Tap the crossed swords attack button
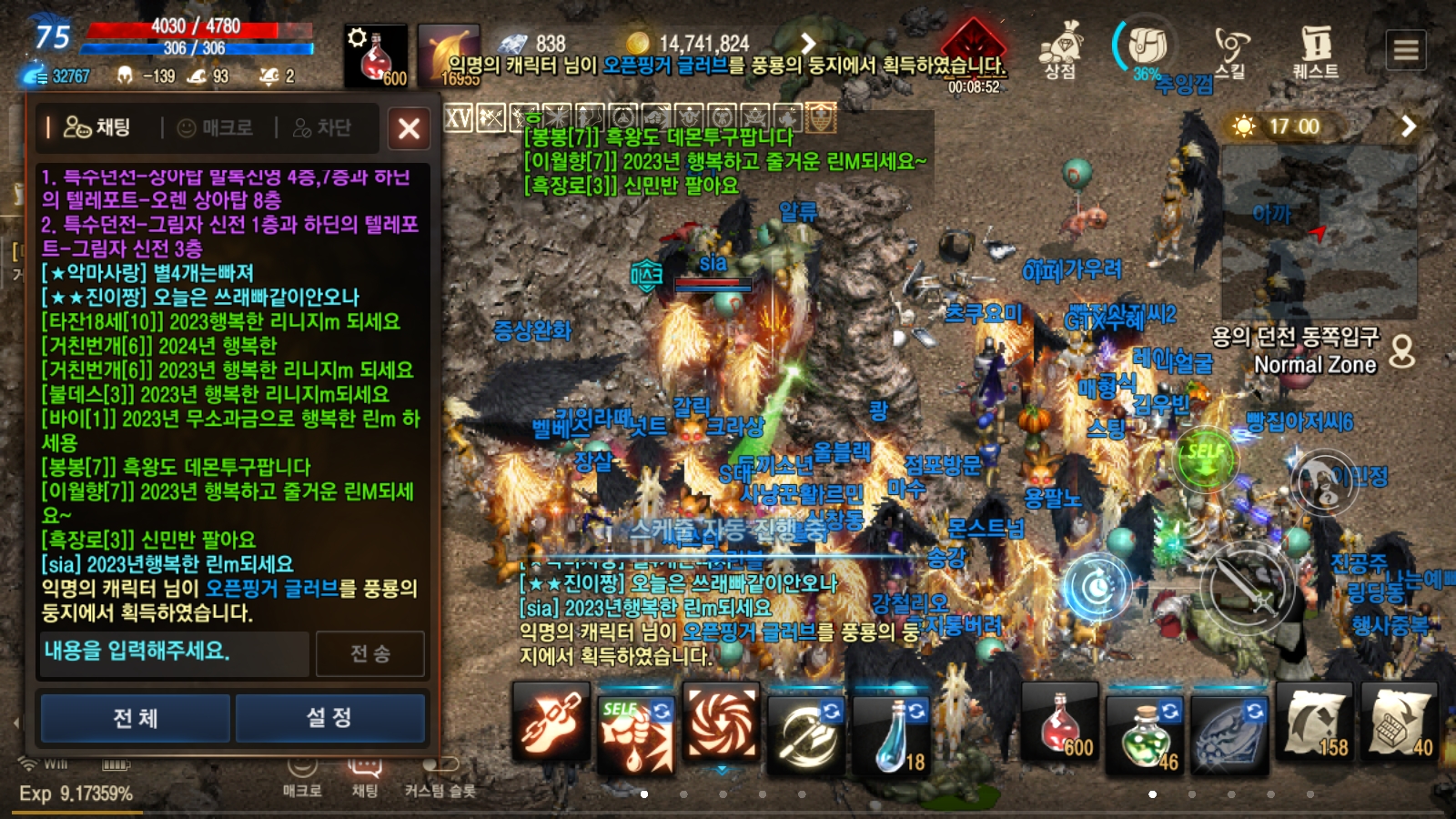Screen dimensions: 1456x819 click(1247, 587)
